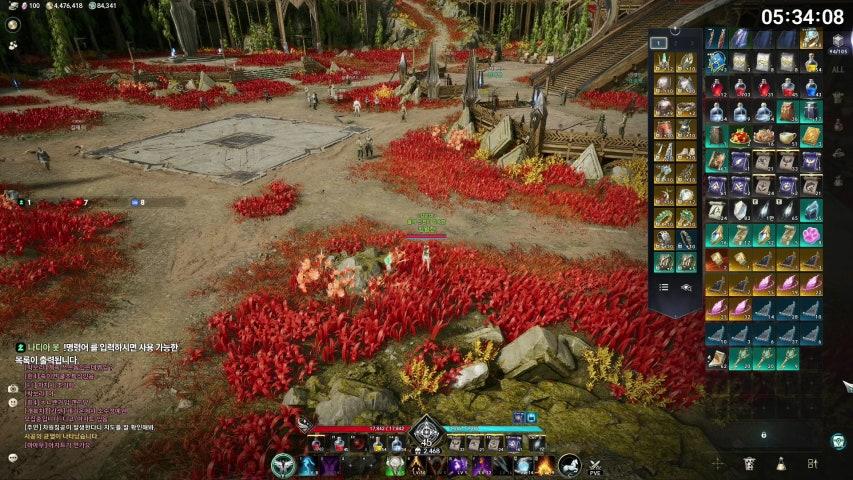Use the flame skill on hotbar
Viewport: 853px width, 480px height.
(x=545, y=465)
